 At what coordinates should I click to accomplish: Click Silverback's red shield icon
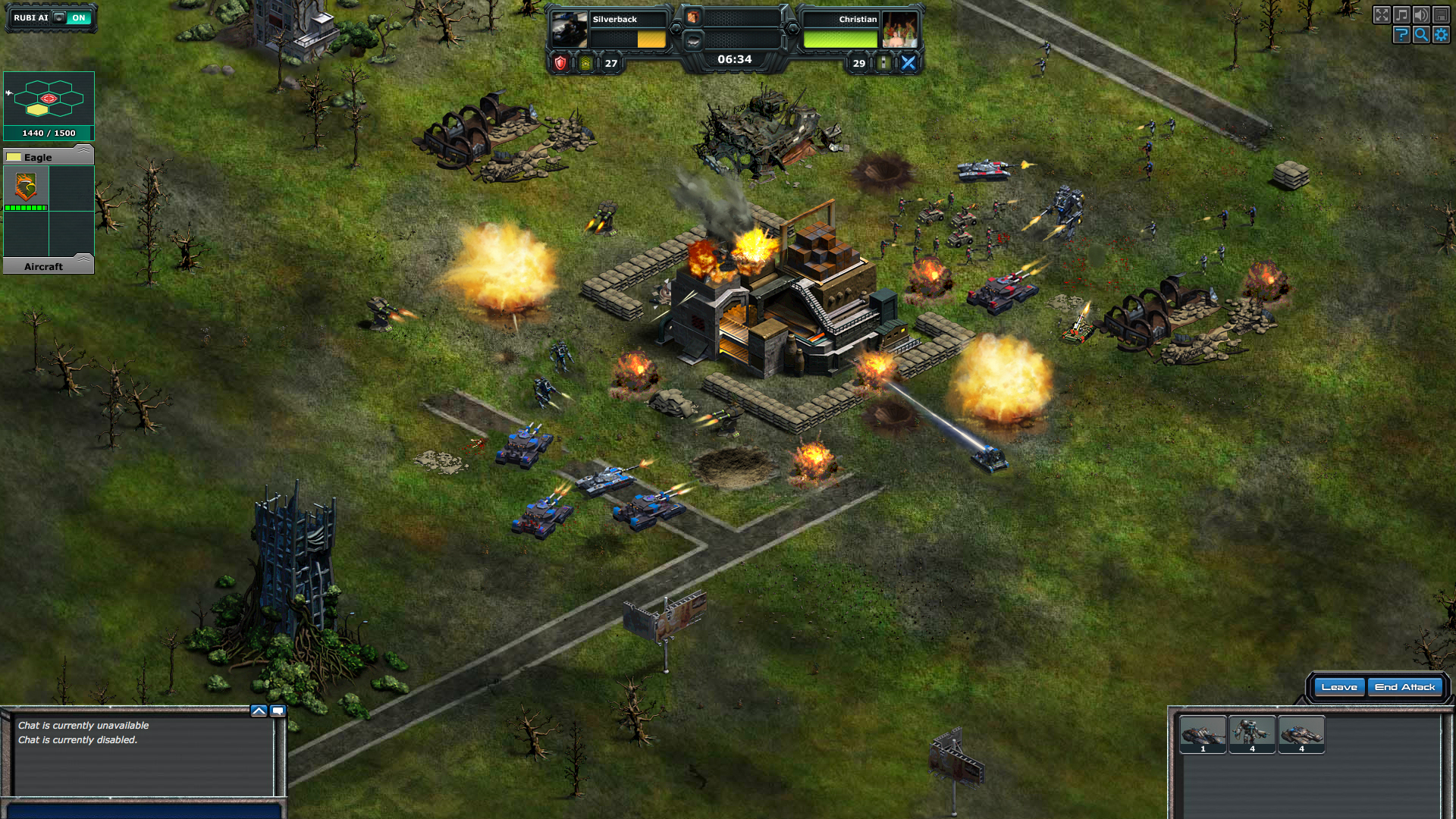pos(559,64)
